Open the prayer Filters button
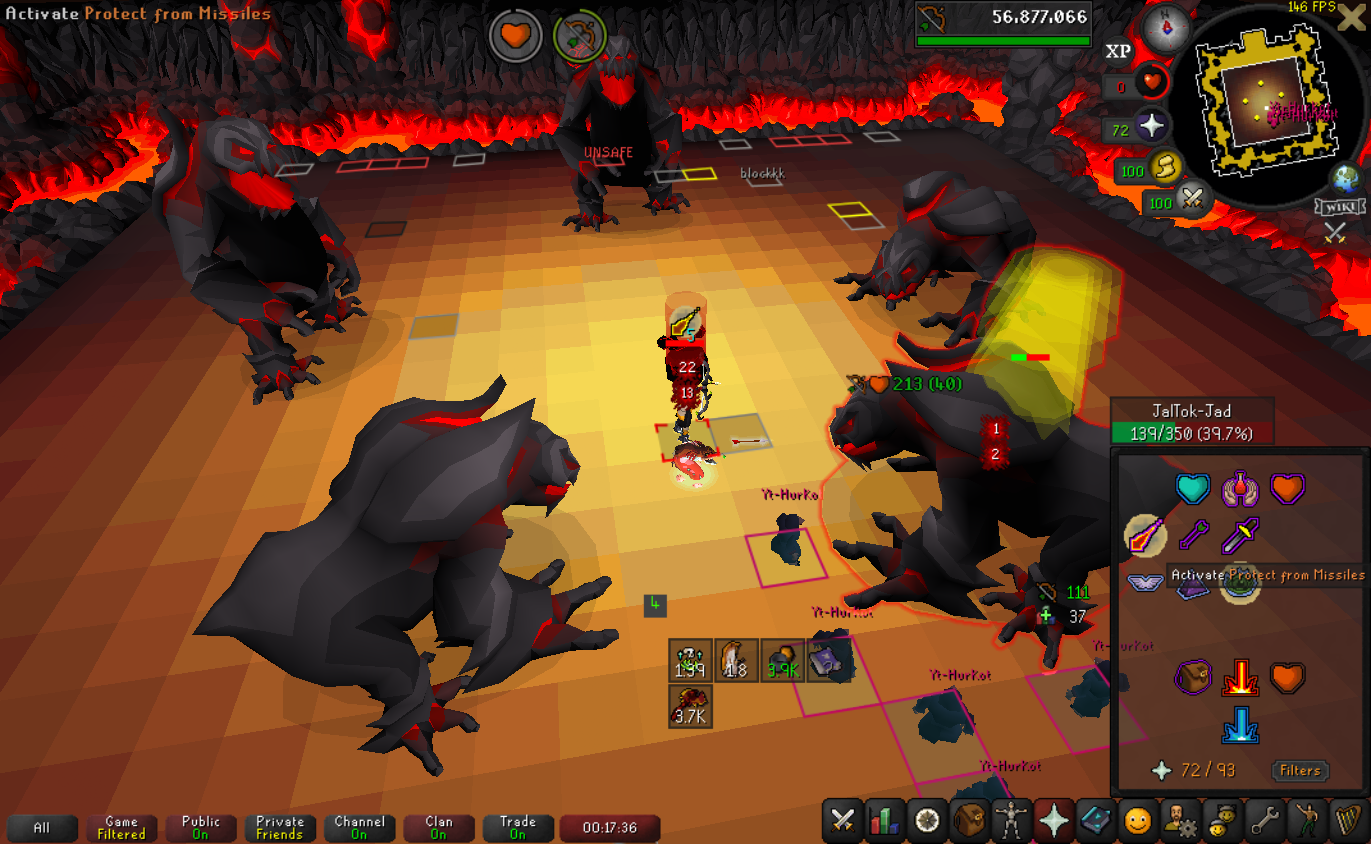Screen dimensions: 1371x844 tap(1300, 771)
